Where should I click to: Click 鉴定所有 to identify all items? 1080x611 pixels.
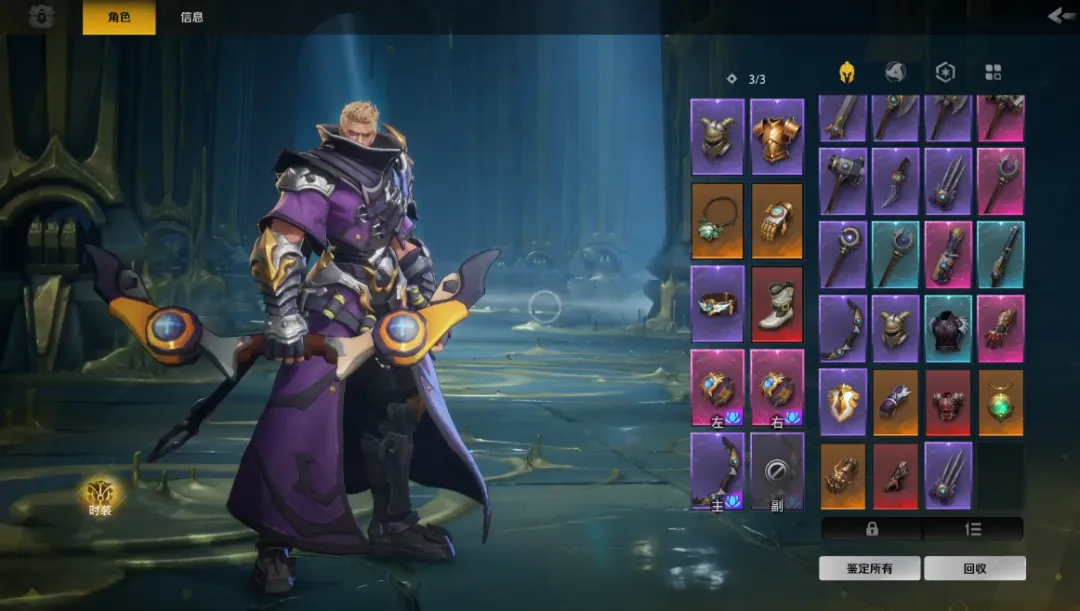pos(869,568)
